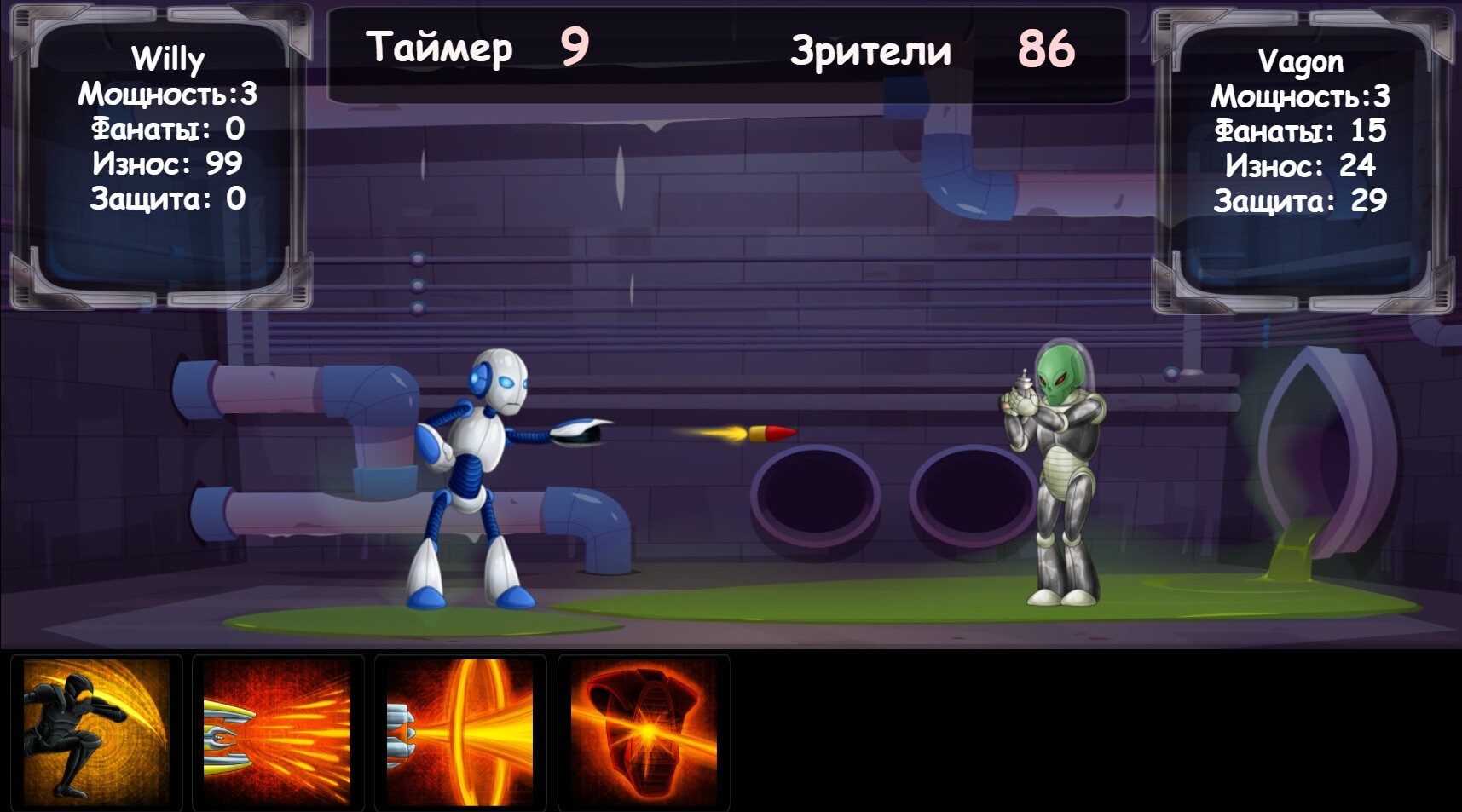The width and height of the screenshot is (1462, 812).
Task: Click the Зрители spectator count 86
Action: click(x=1046, y=49)
